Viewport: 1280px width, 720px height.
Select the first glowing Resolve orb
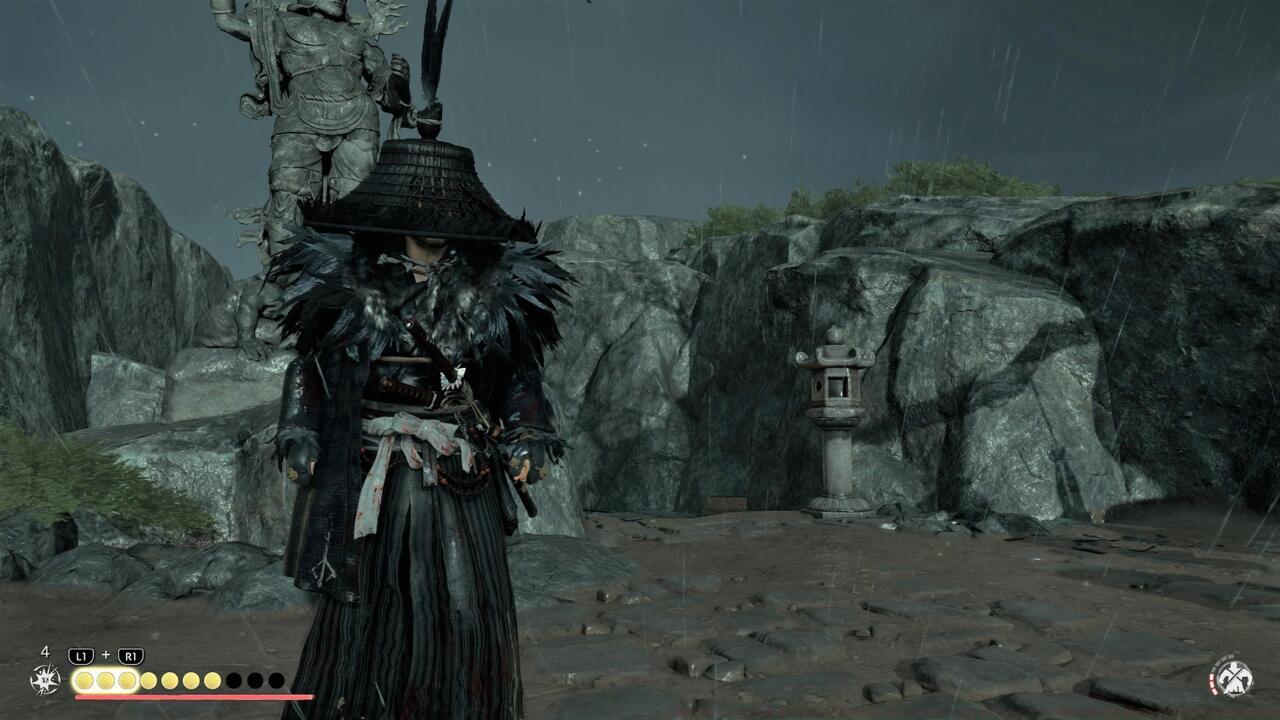point(84,679)
